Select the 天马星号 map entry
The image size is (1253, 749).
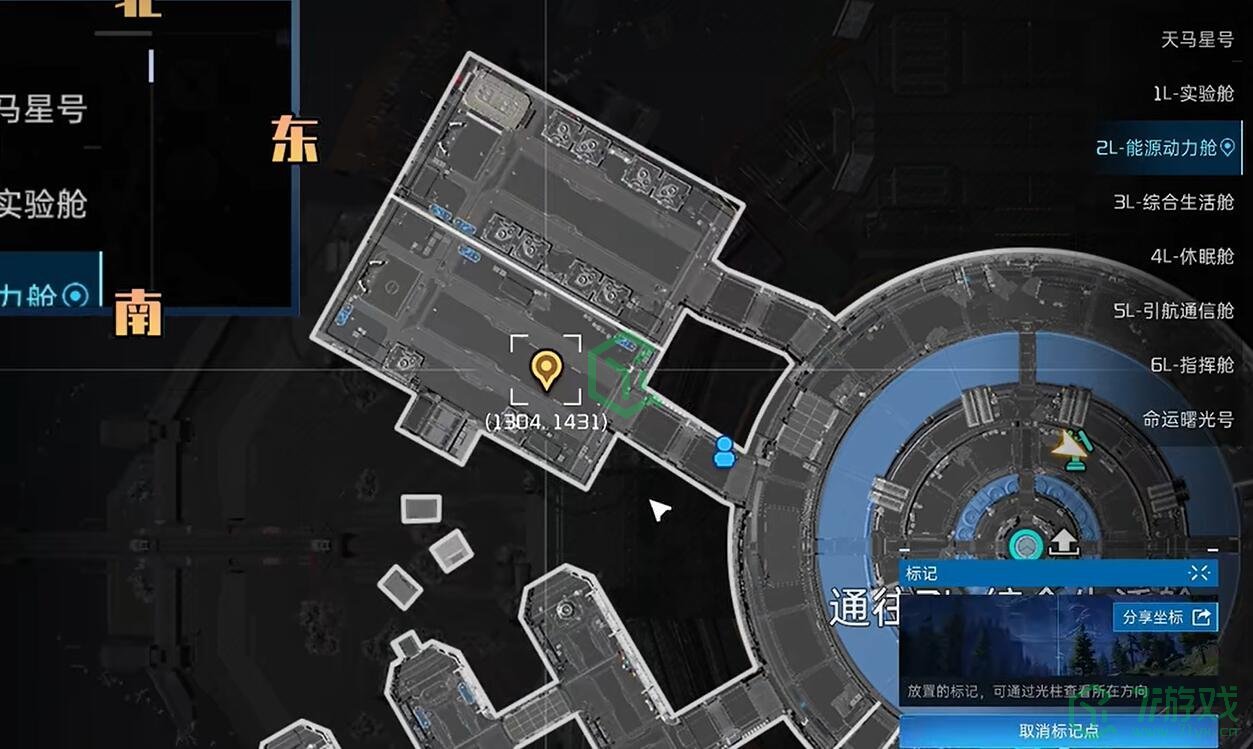[1197, 40]
